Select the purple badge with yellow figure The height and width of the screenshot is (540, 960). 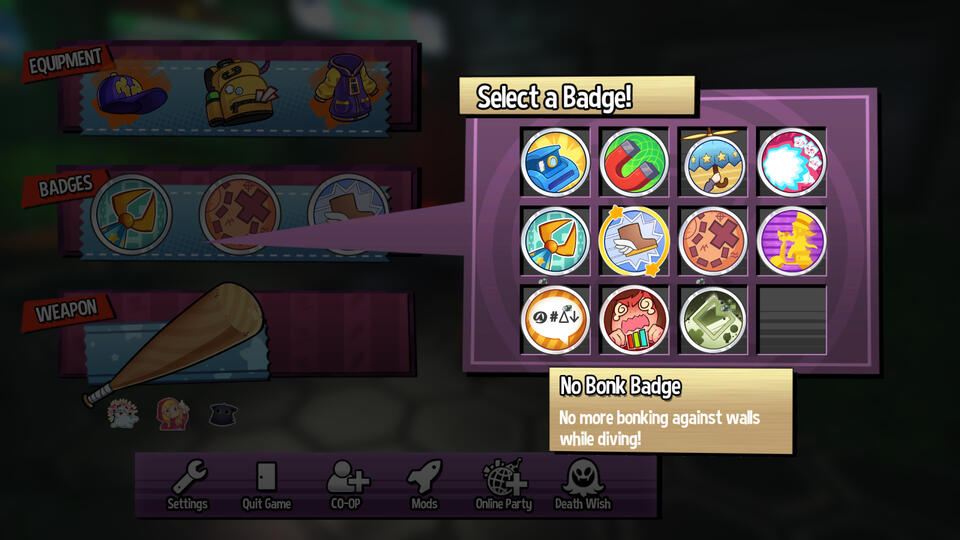pos(792,241)
